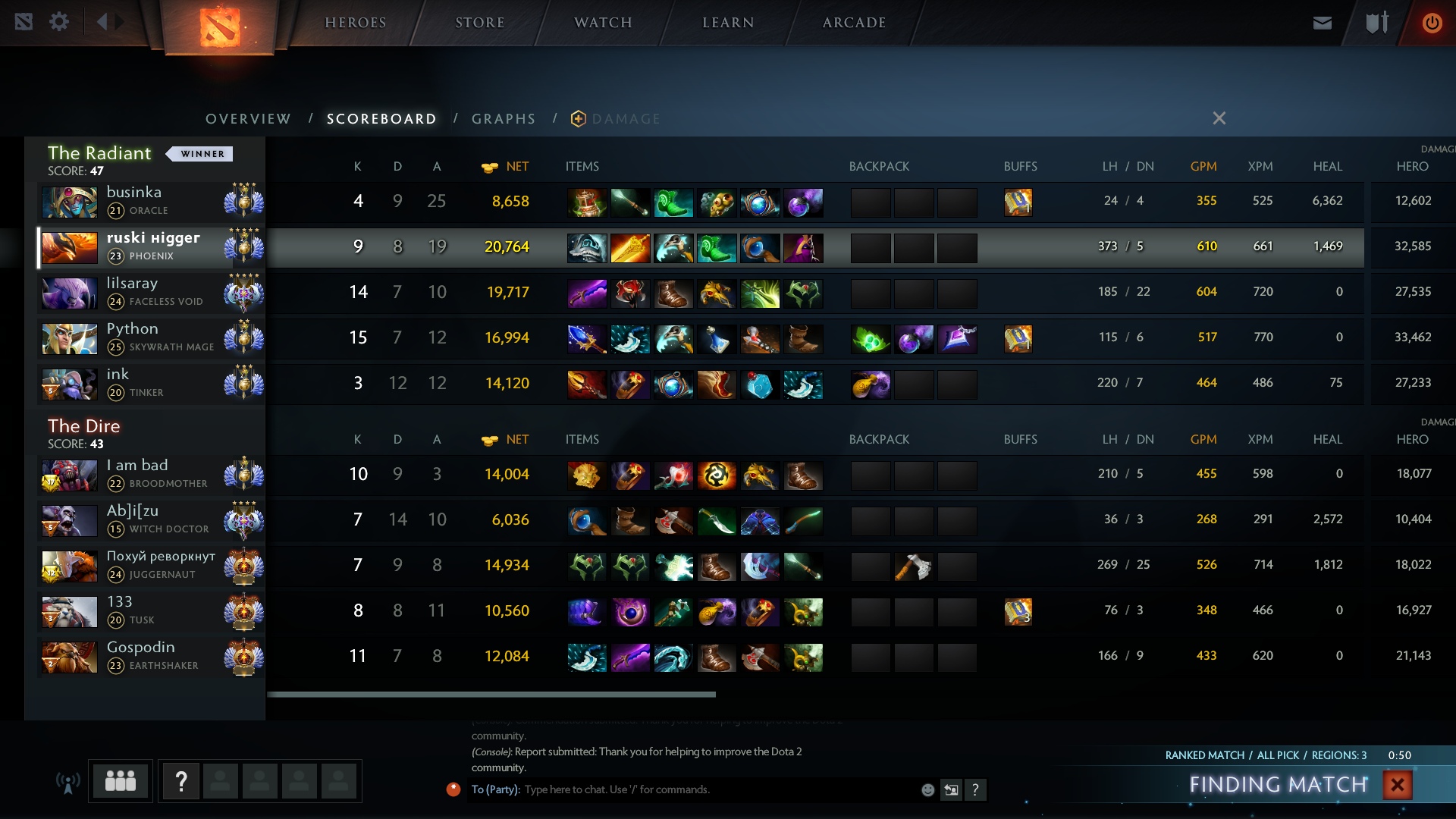This screenshot has width=1456, height=819.
Task: Cancel the Finding Match search
Action: point(1397,785)
